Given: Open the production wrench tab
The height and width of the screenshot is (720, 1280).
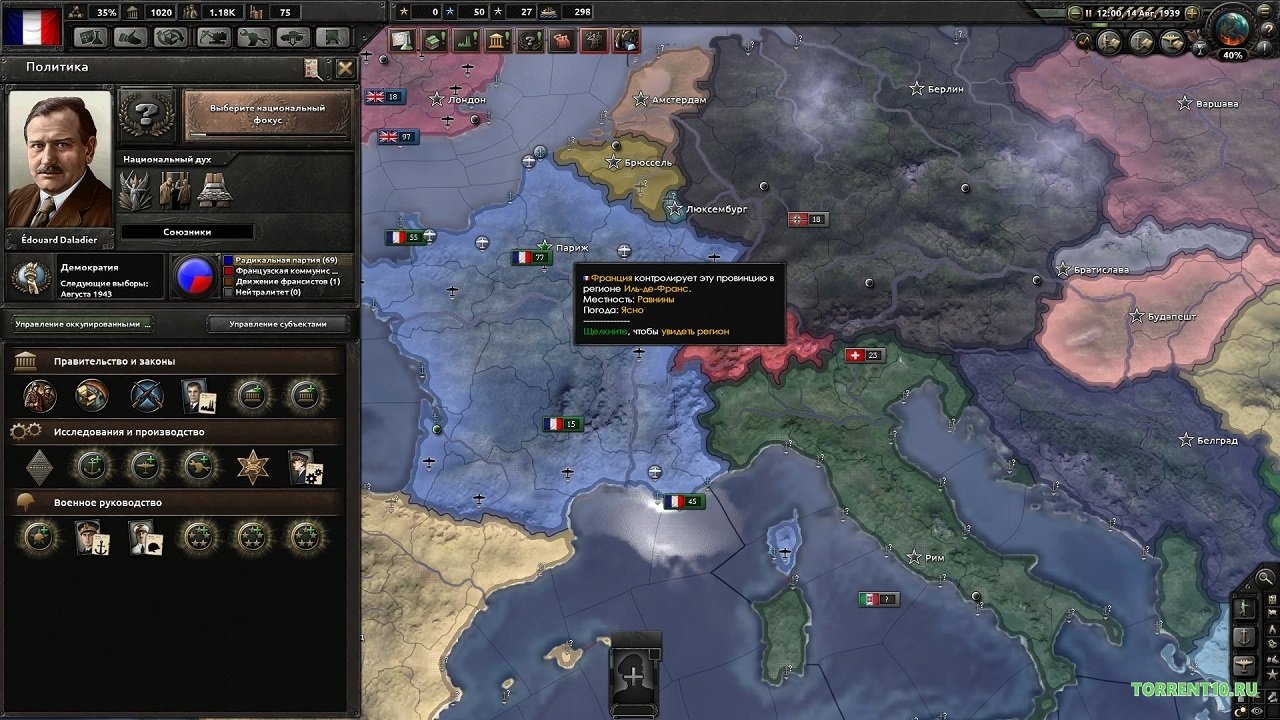Looking at the screenshot, I should tap(253, 38).
